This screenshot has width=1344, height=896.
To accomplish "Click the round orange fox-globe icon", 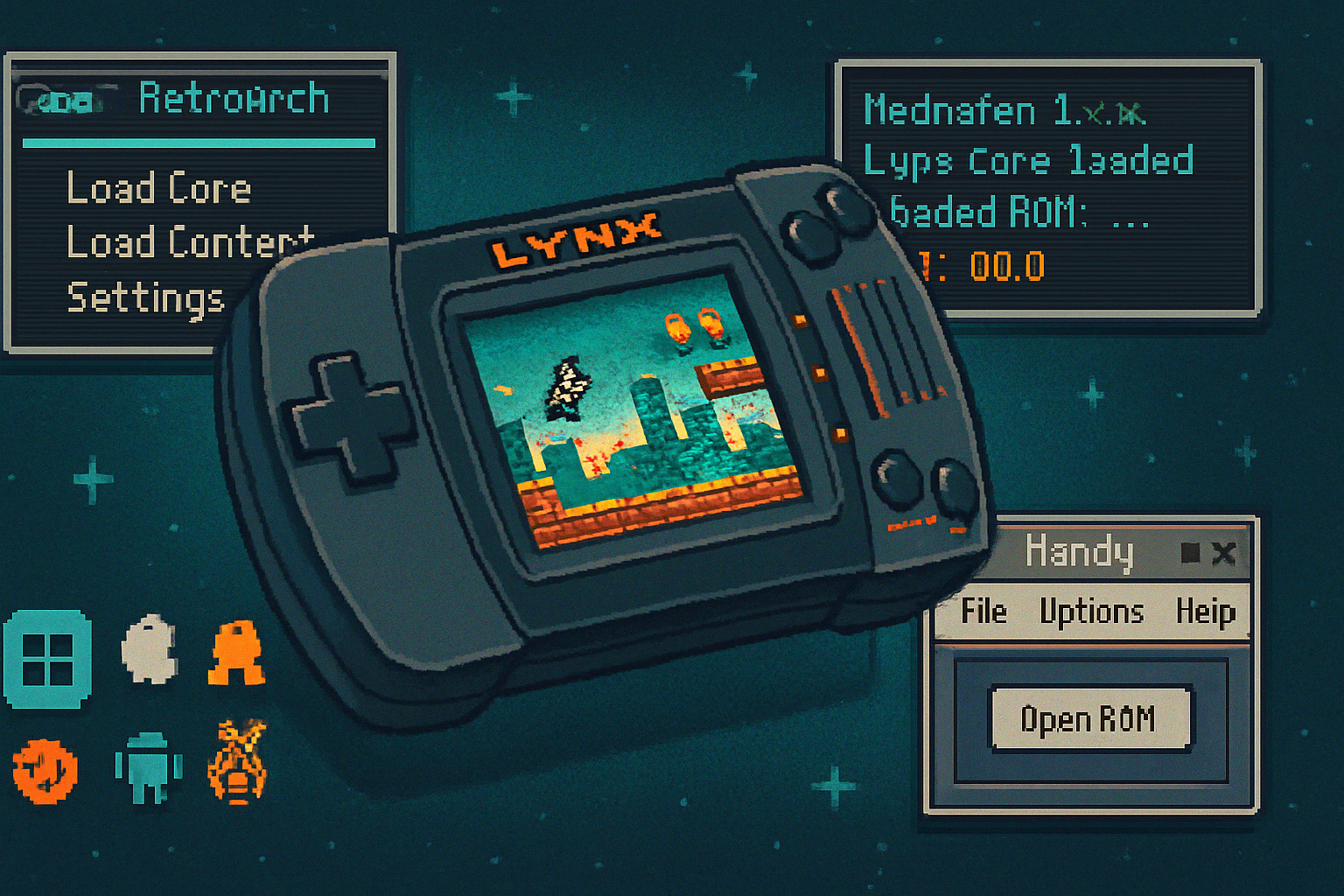I will tap(45, 771).
